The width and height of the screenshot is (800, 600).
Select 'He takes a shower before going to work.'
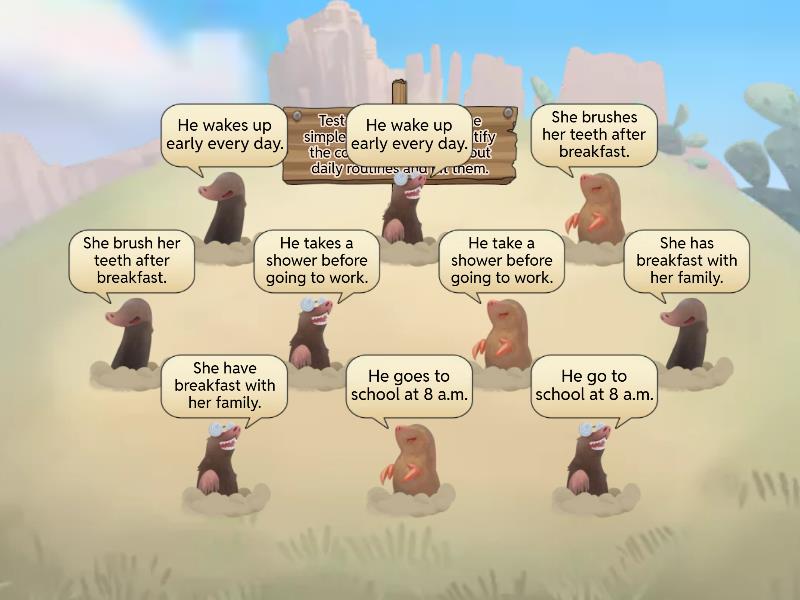click(x=316, y=260)
